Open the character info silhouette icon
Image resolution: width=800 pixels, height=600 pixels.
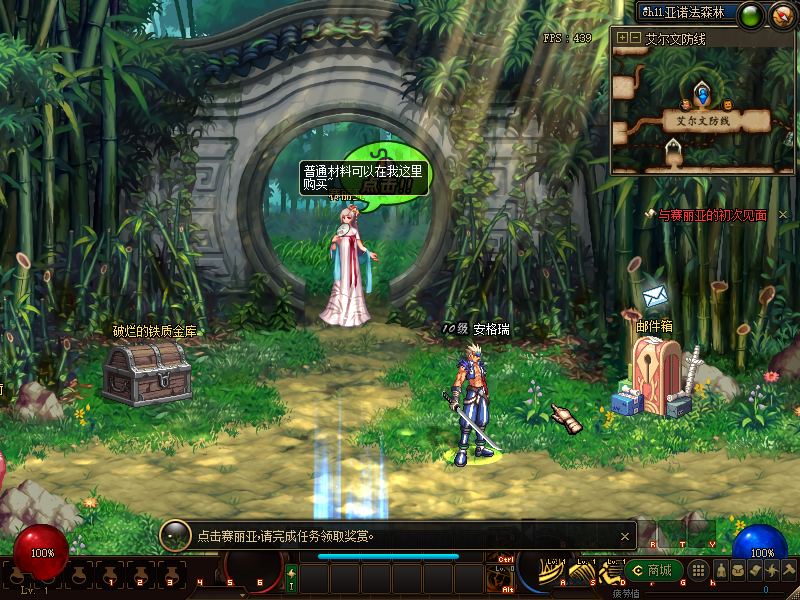point(720,570)
